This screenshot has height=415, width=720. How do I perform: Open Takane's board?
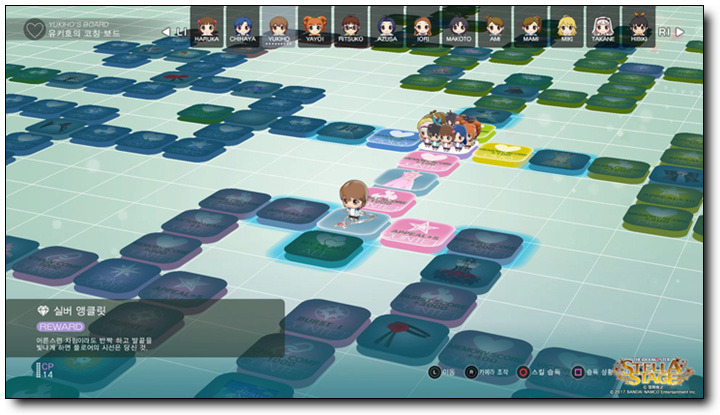coord(602,25)
